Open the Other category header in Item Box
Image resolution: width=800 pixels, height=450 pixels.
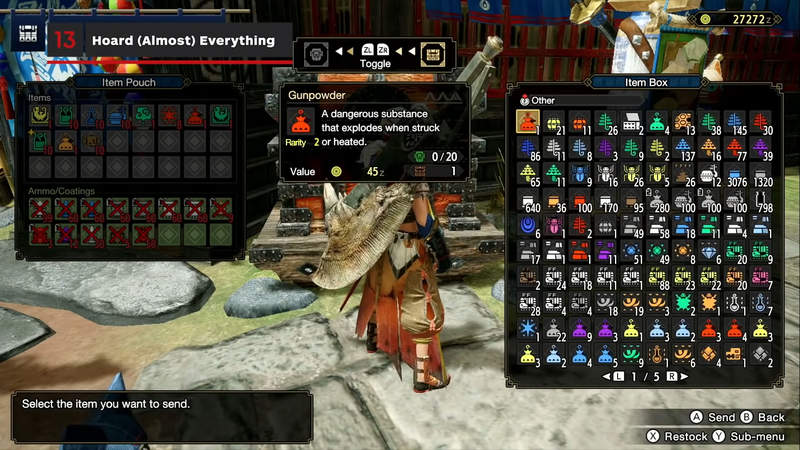coord(544,100)
